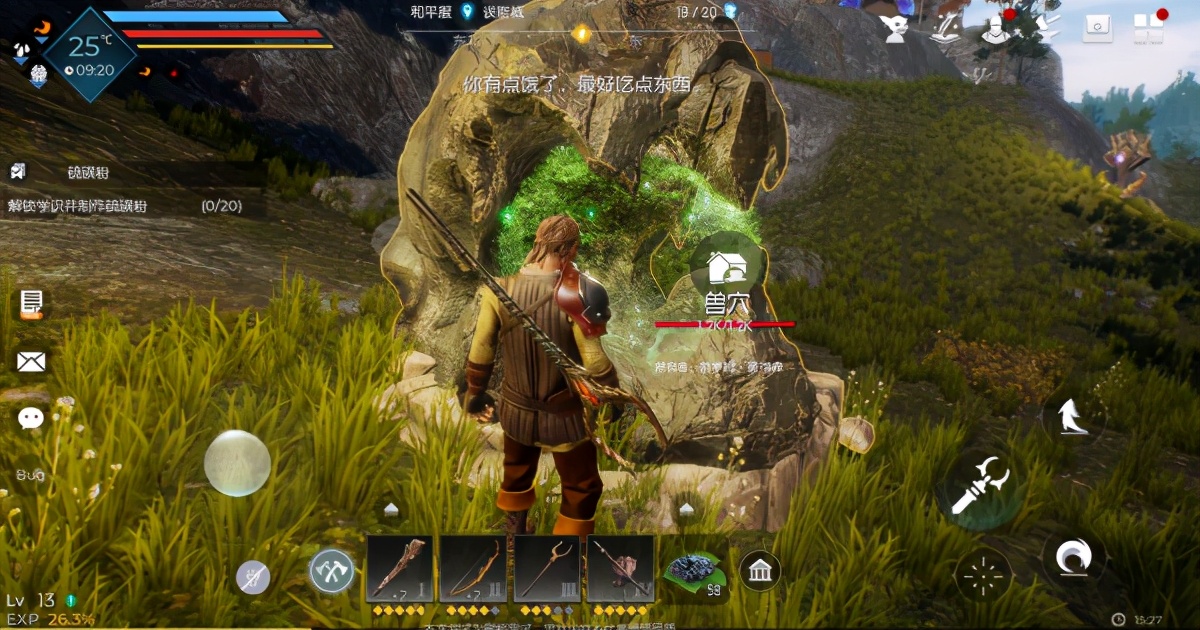Open the chat bubble icon
The height and width of the screenshot is (630, 1200).
click(x=31, y=418)
